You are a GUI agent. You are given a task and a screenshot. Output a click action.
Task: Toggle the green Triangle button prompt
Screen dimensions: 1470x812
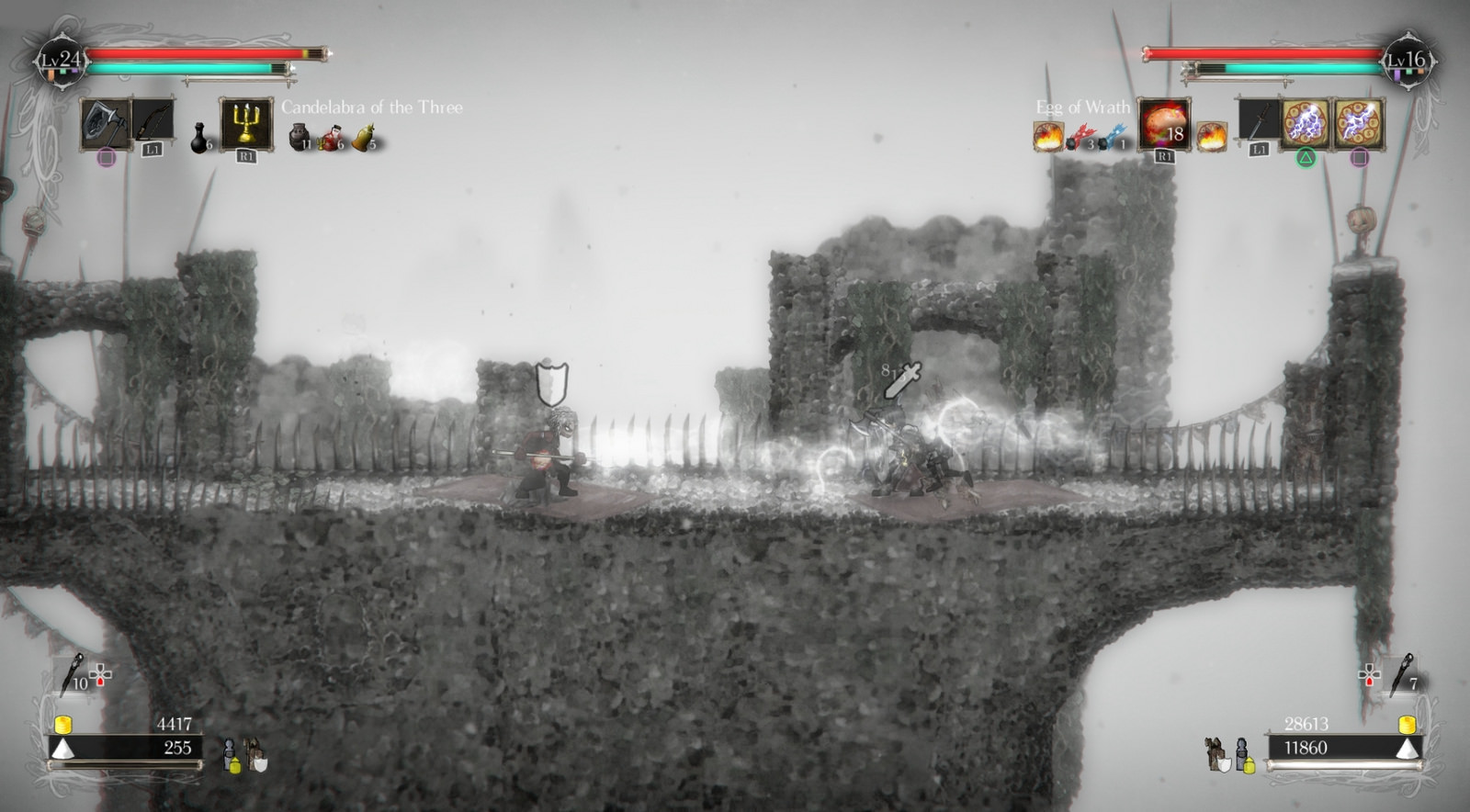tap(1307, 156)
